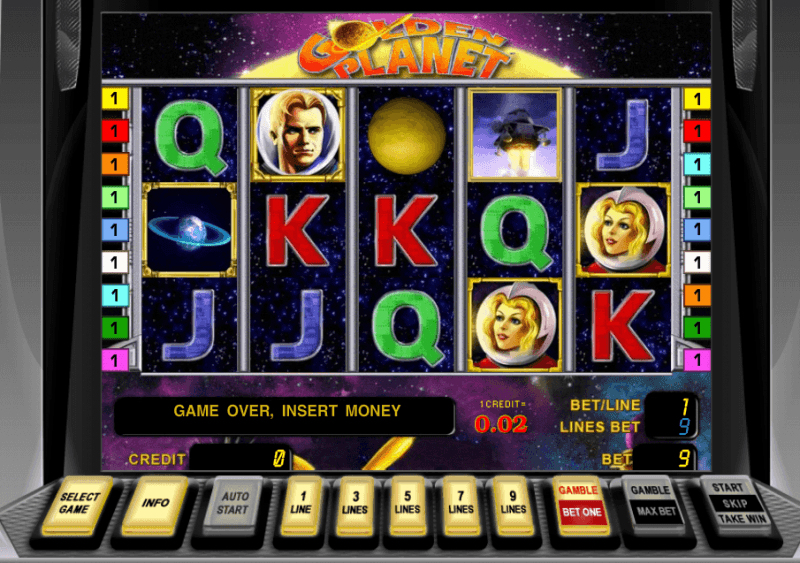Click the Gamble Bet One button
The image size is (800, 563).
tap(581, 502)
